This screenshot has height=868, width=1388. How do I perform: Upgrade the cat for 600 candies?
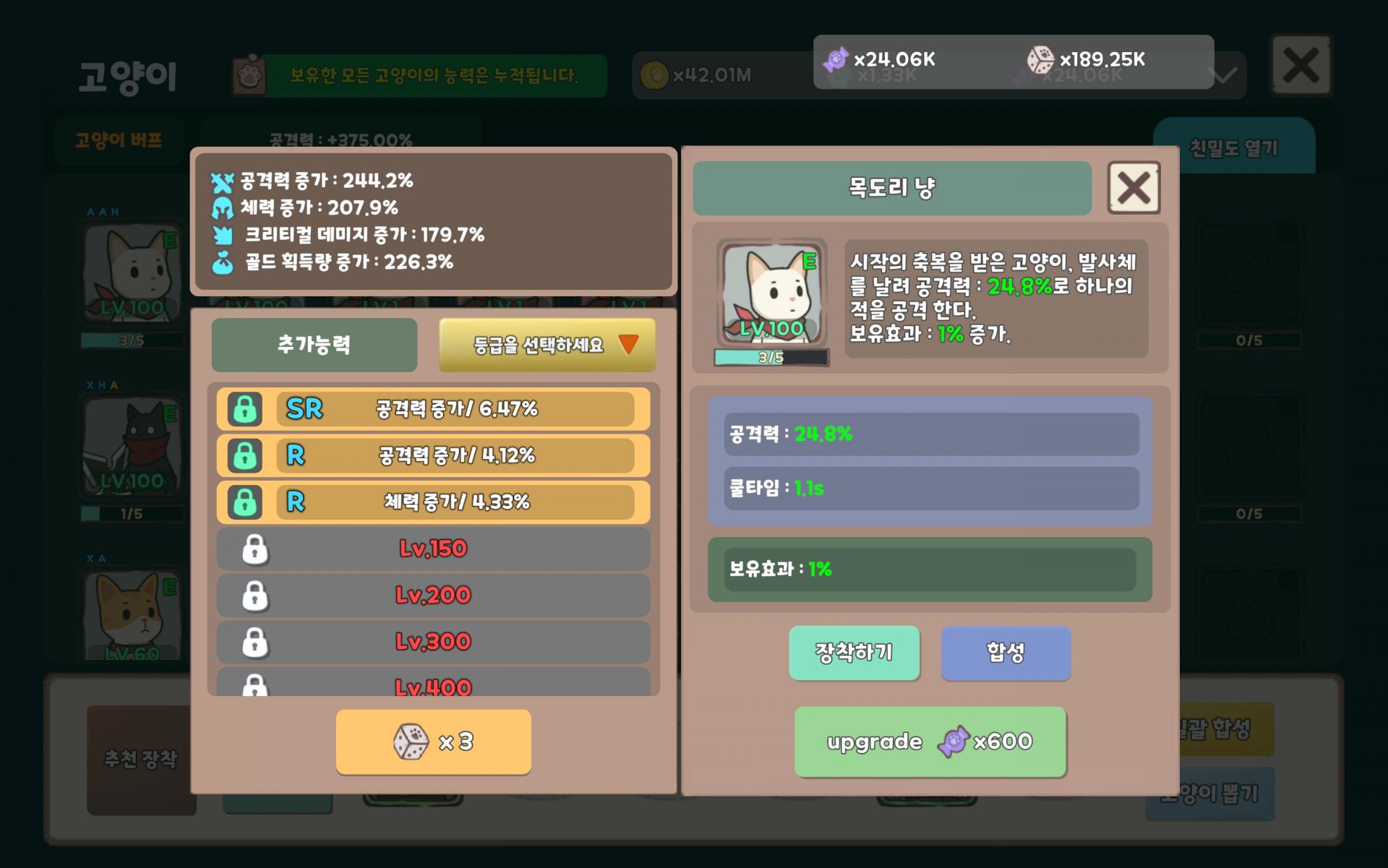pos(930,742)
